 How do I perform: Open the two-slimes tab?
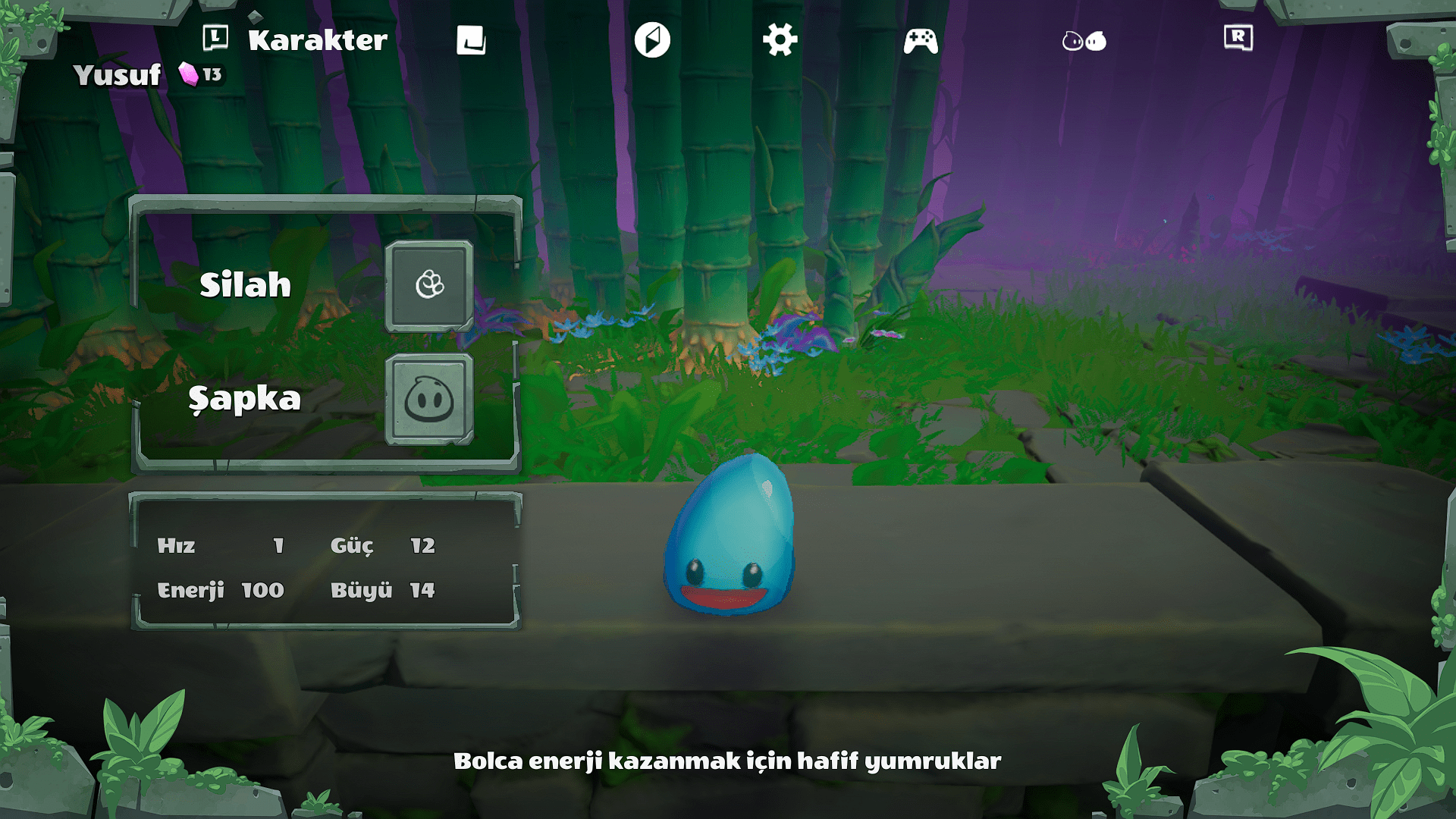[1084, 41]
